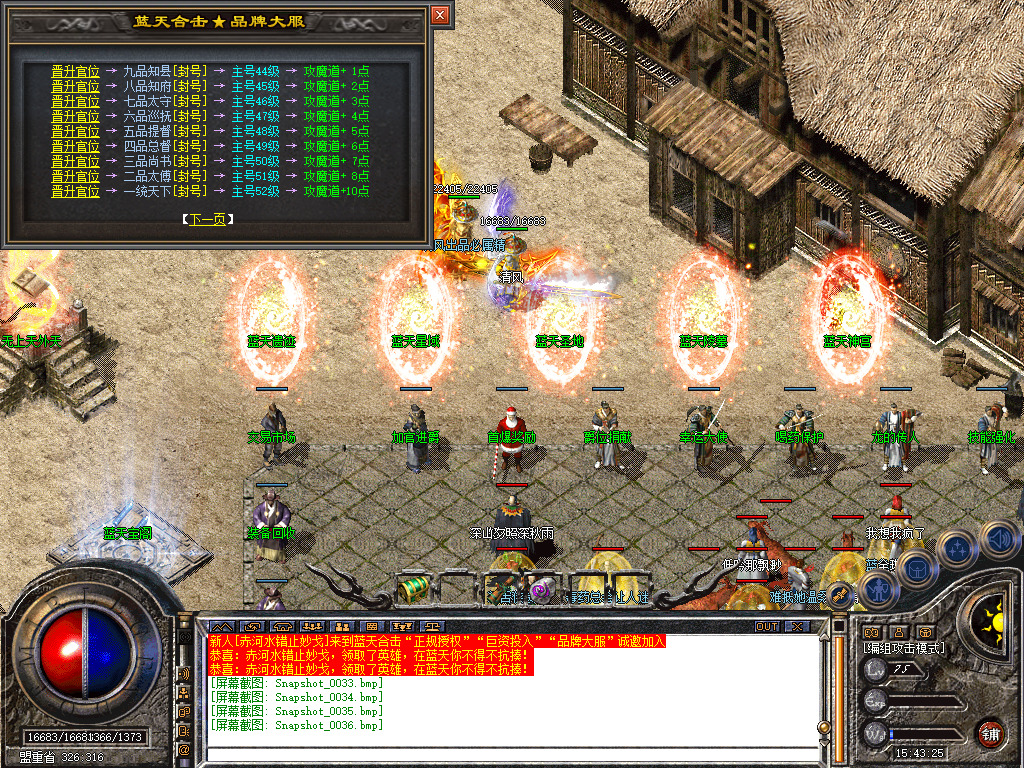Click the OUT button above chat

point(766,626)
